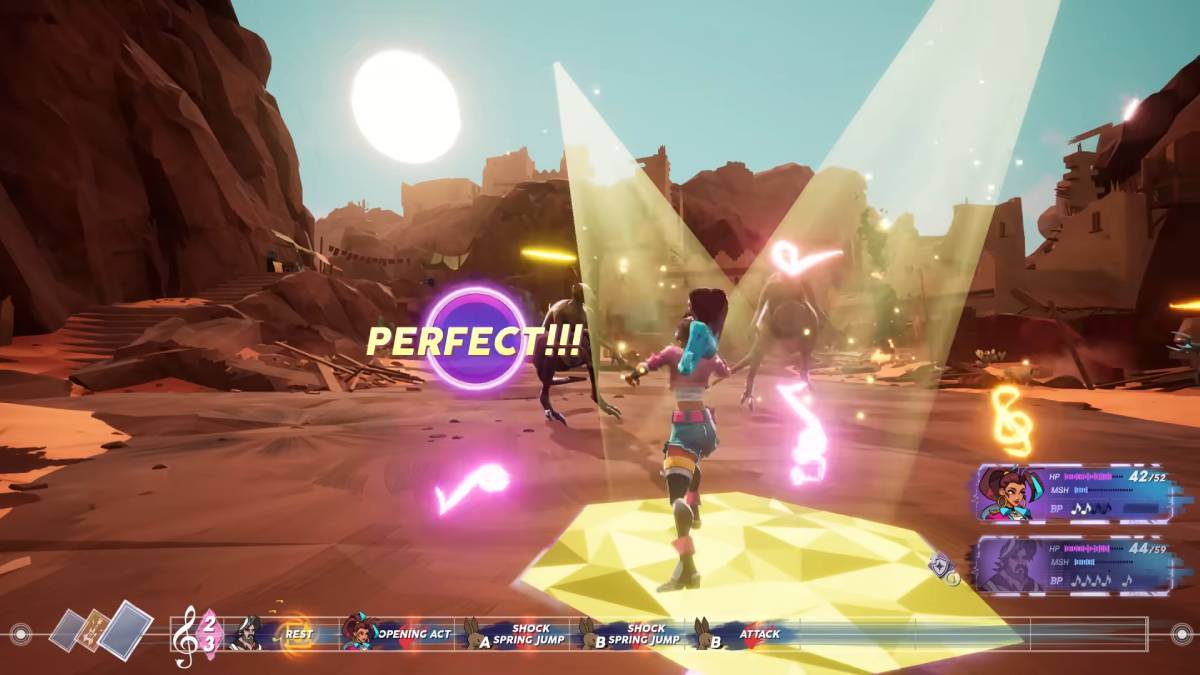Open the card deck icon beside the timeline
This screenshot has height=675, width=1200.
[x=102, y=630]
